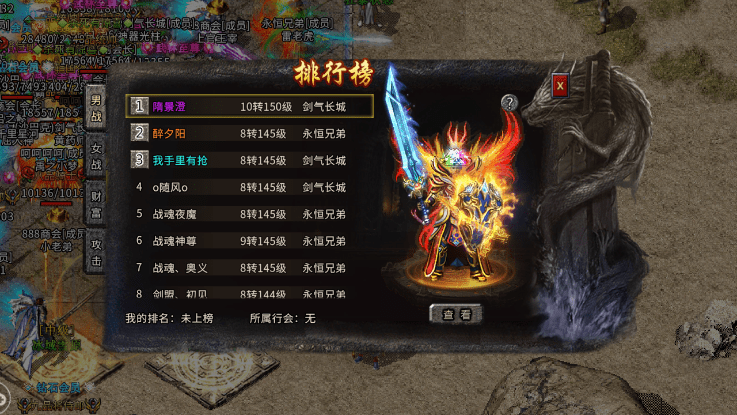Image resolution: width=737 pixels, height=415 pixels.
Task: Close the ranking panel with the red X
Action: click(x=560, y=86)
